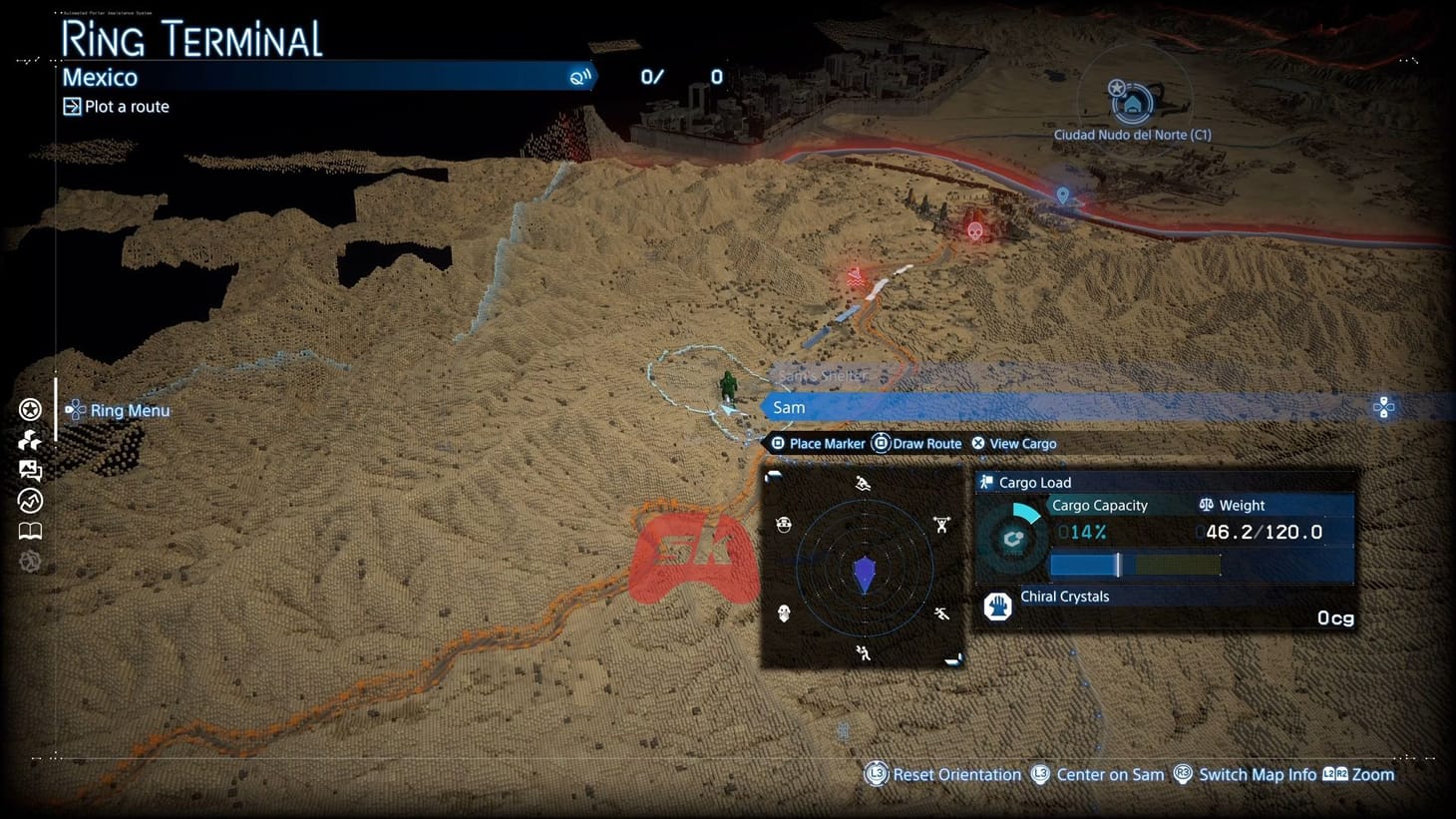Click the Ciudad Nudo del Norte facility icon
Image resolution: width=1456 pixels, height=819 pixels.
pos(1135,103)
